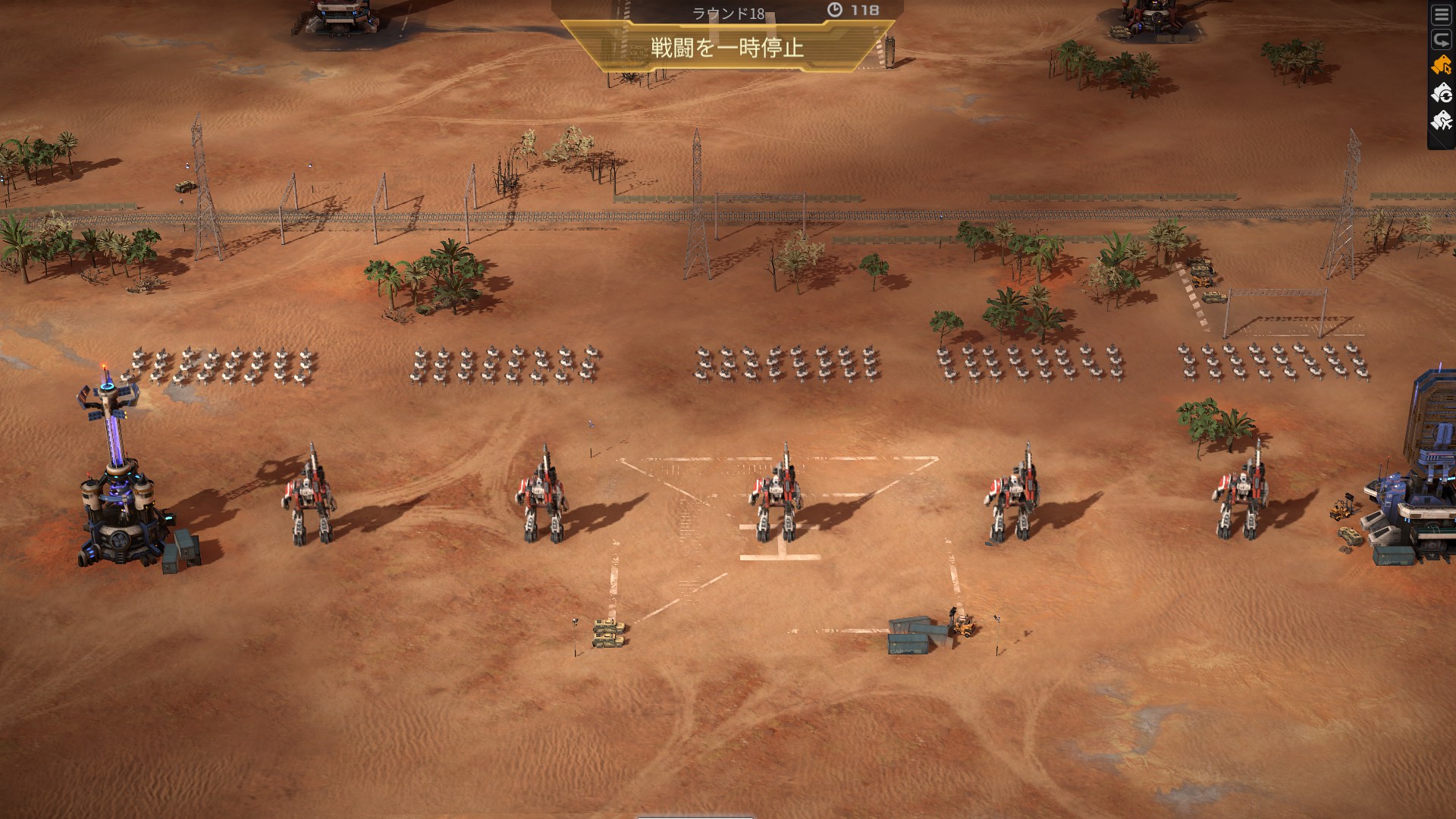Viewport: 1456px width, 819px height.
Task: Click the curved redo arrow icon
Action: [1442, 39]
